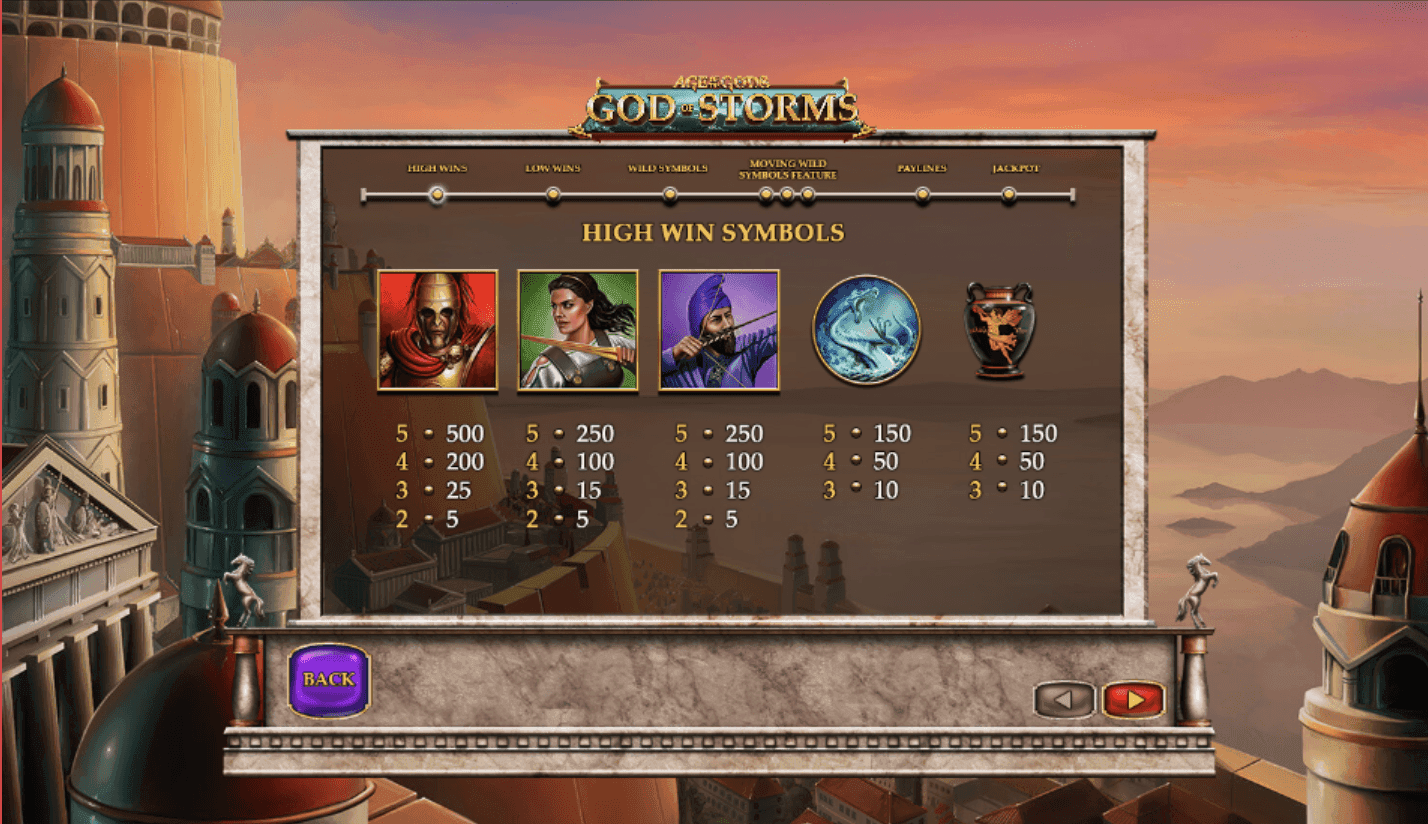
Task: Open the WILD SYMBOLS section
Action: point(671,194)
